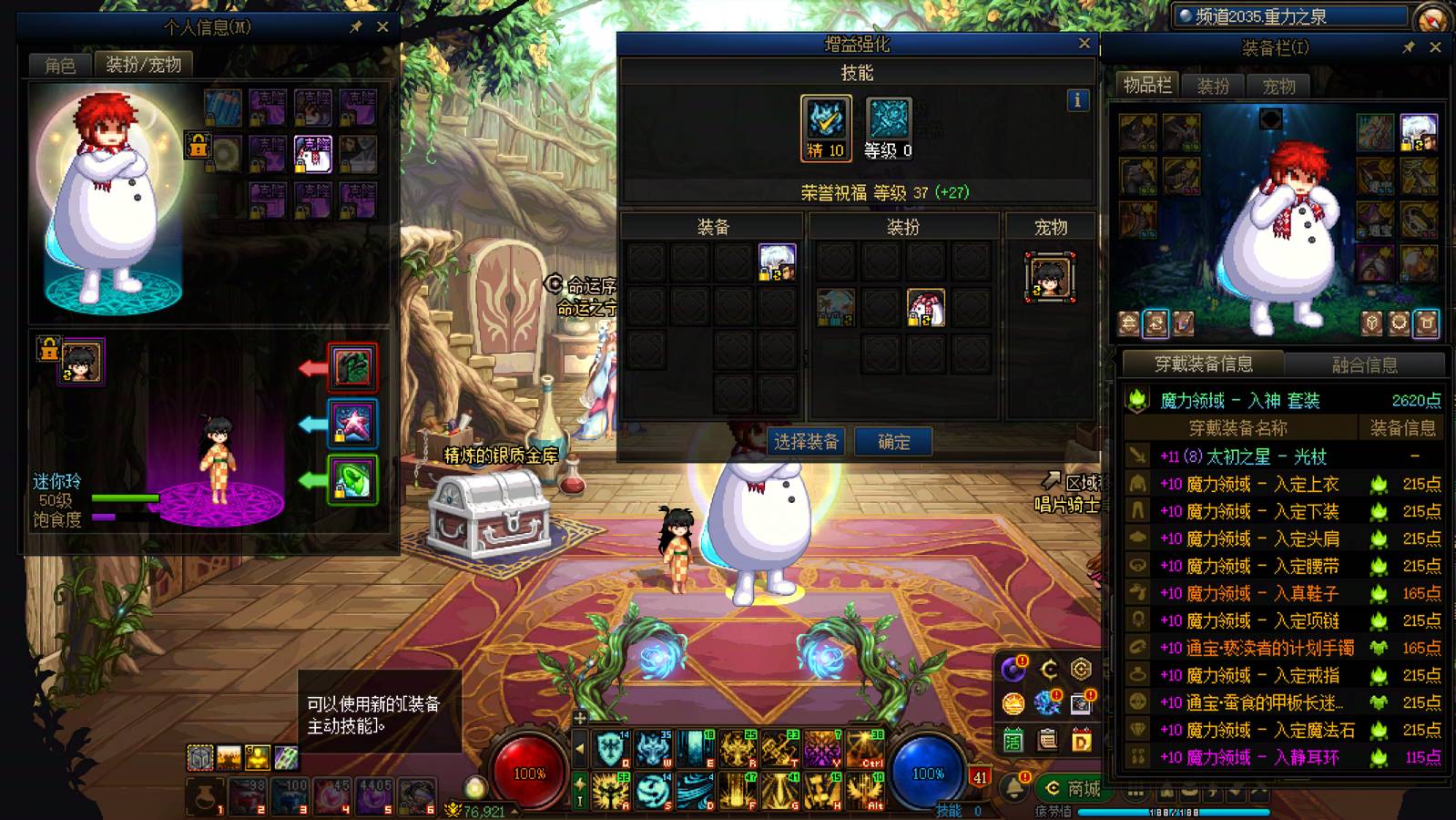Confirm with the 确定 button
Viewport: 1456px width, 820px height.
click(893, 442)
